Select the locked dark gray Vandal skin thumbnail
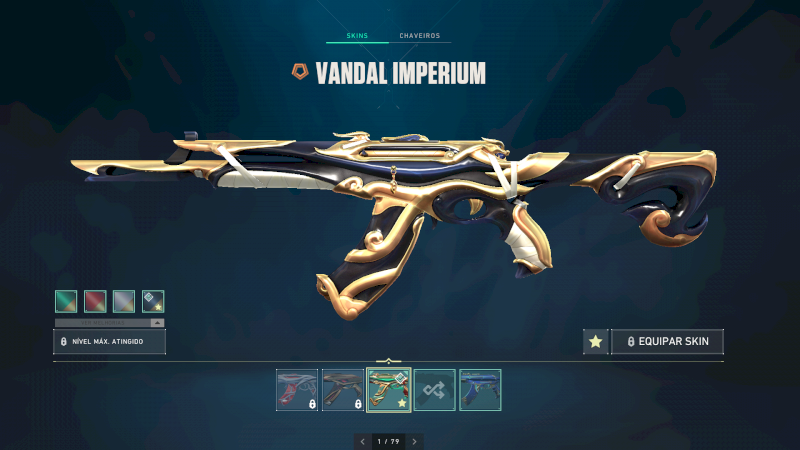Image resolution: width=800 pixels, height=450 pixels. click(x=343, y=390)
